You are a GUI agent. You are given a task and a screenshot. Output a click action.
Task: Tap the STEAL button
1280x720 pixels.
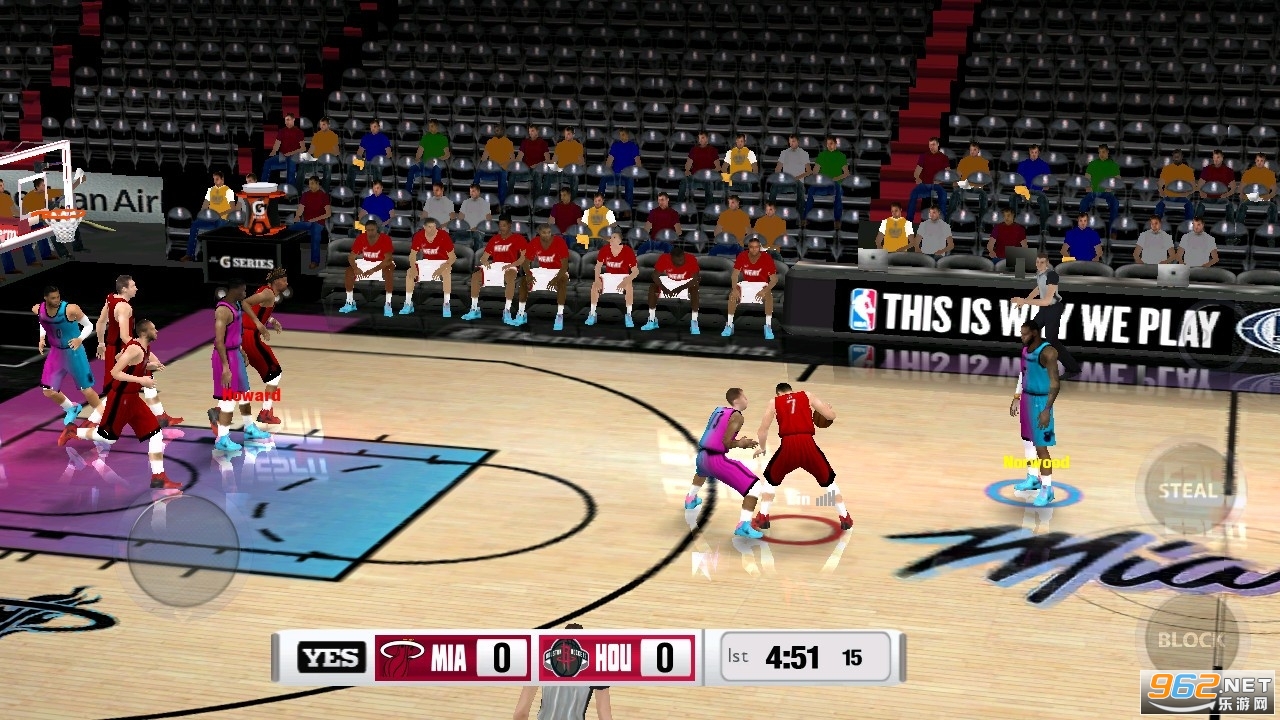coord(1189,490)
